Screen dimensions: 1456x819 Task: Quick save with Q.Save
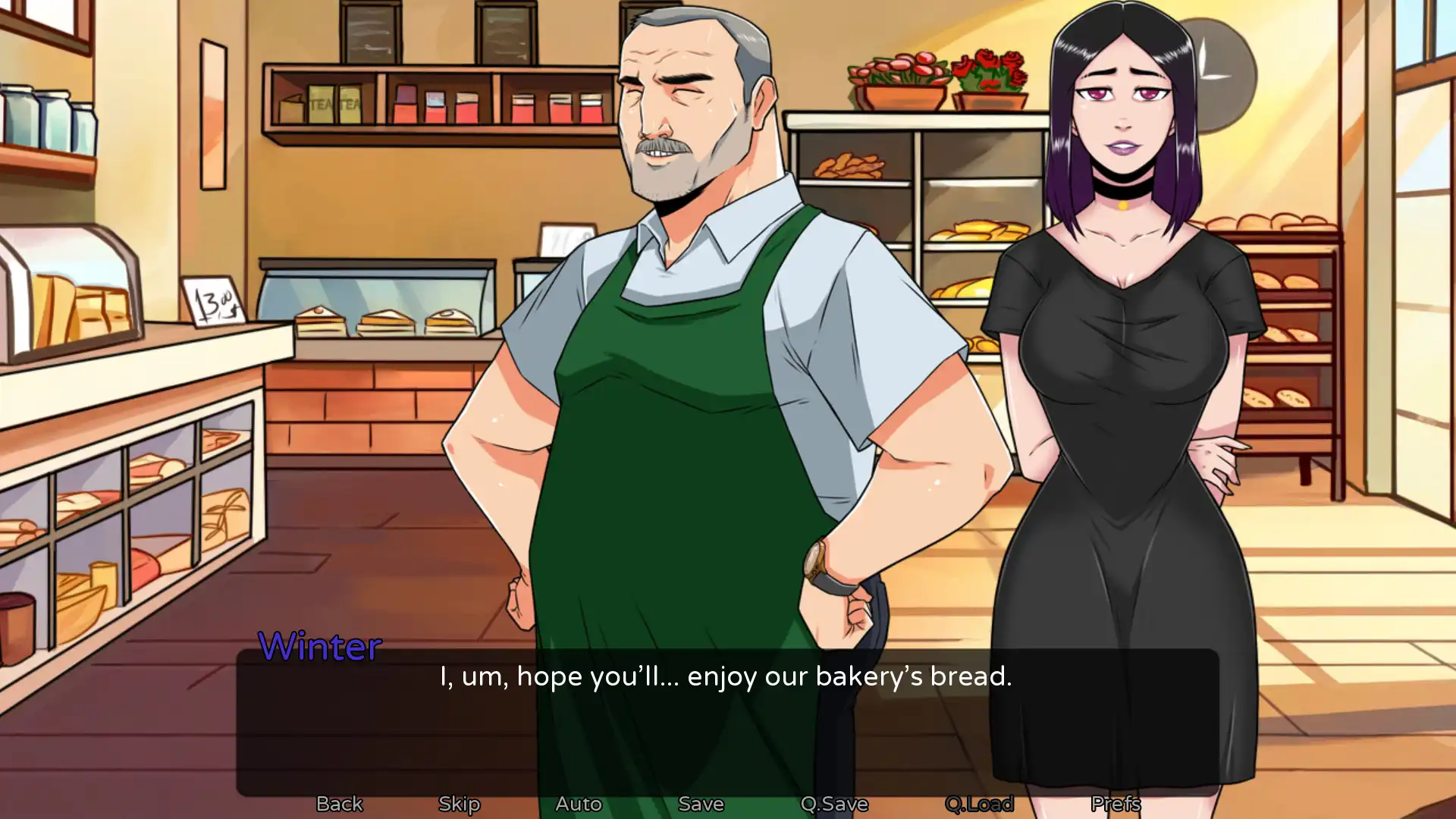click(834, 803)
